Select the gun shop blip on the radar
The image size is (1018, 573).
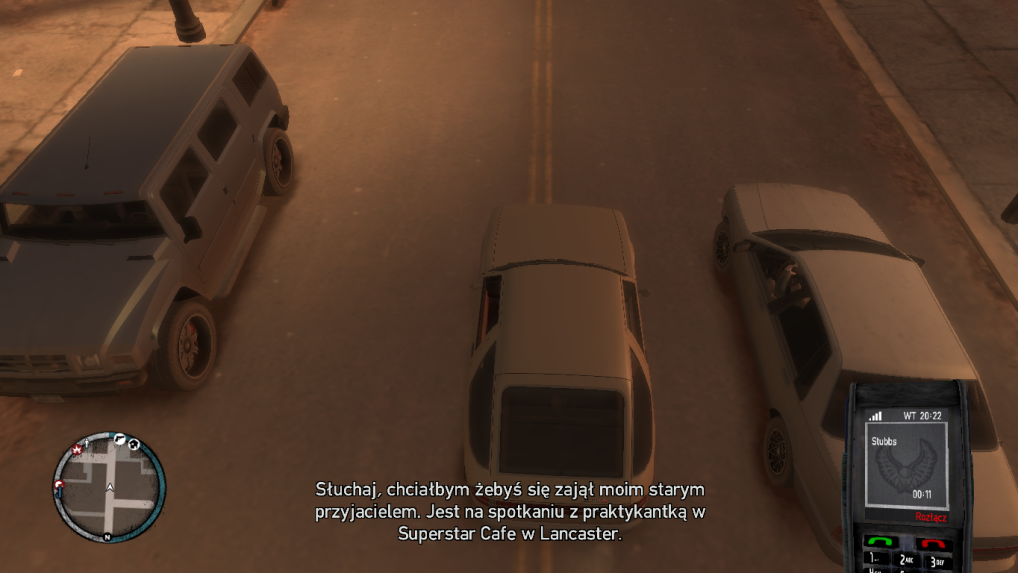click(117, 438)
